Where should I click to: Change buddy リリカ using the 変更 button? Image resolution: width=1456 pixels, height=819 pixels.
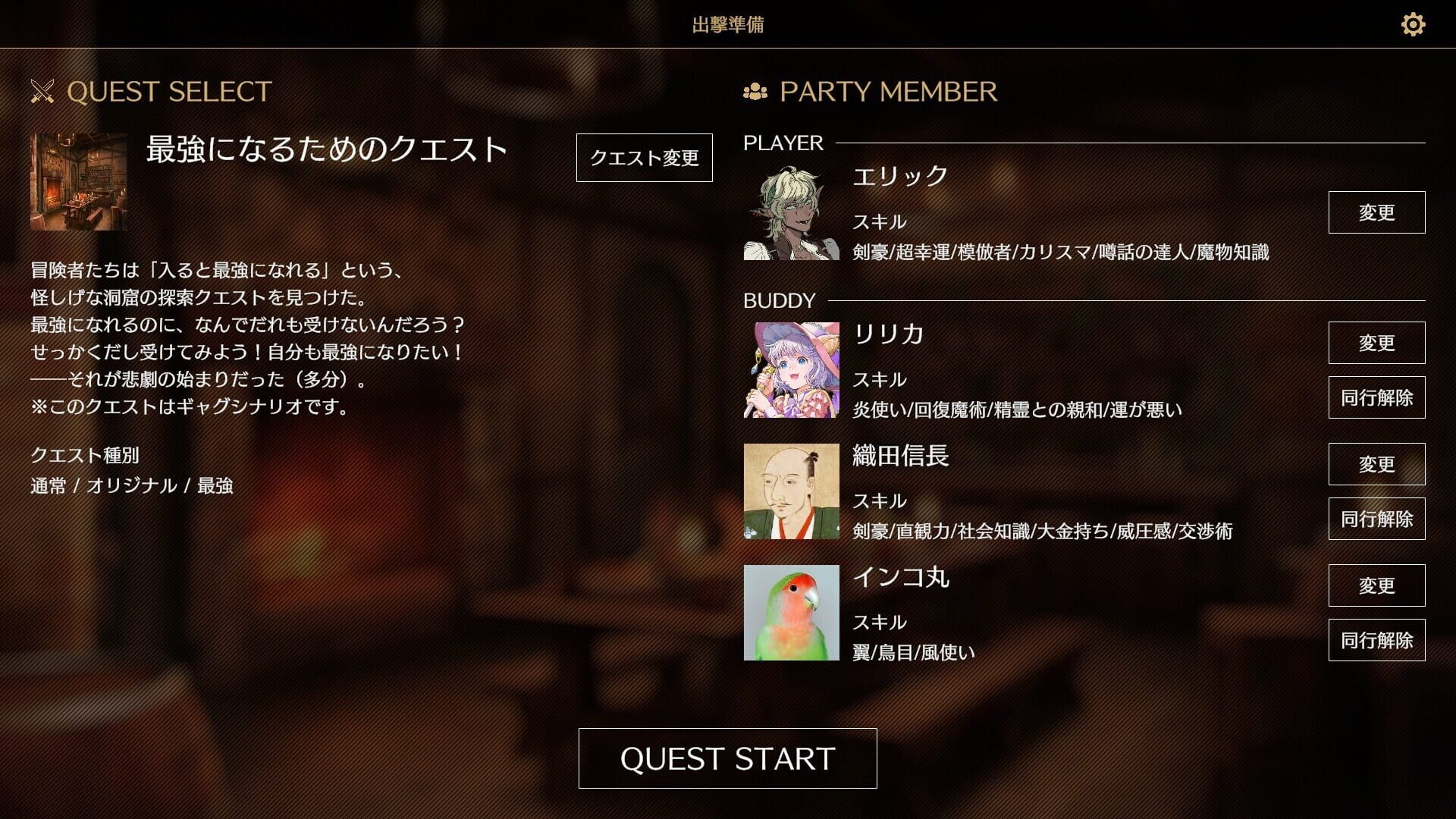[1377, 342]
